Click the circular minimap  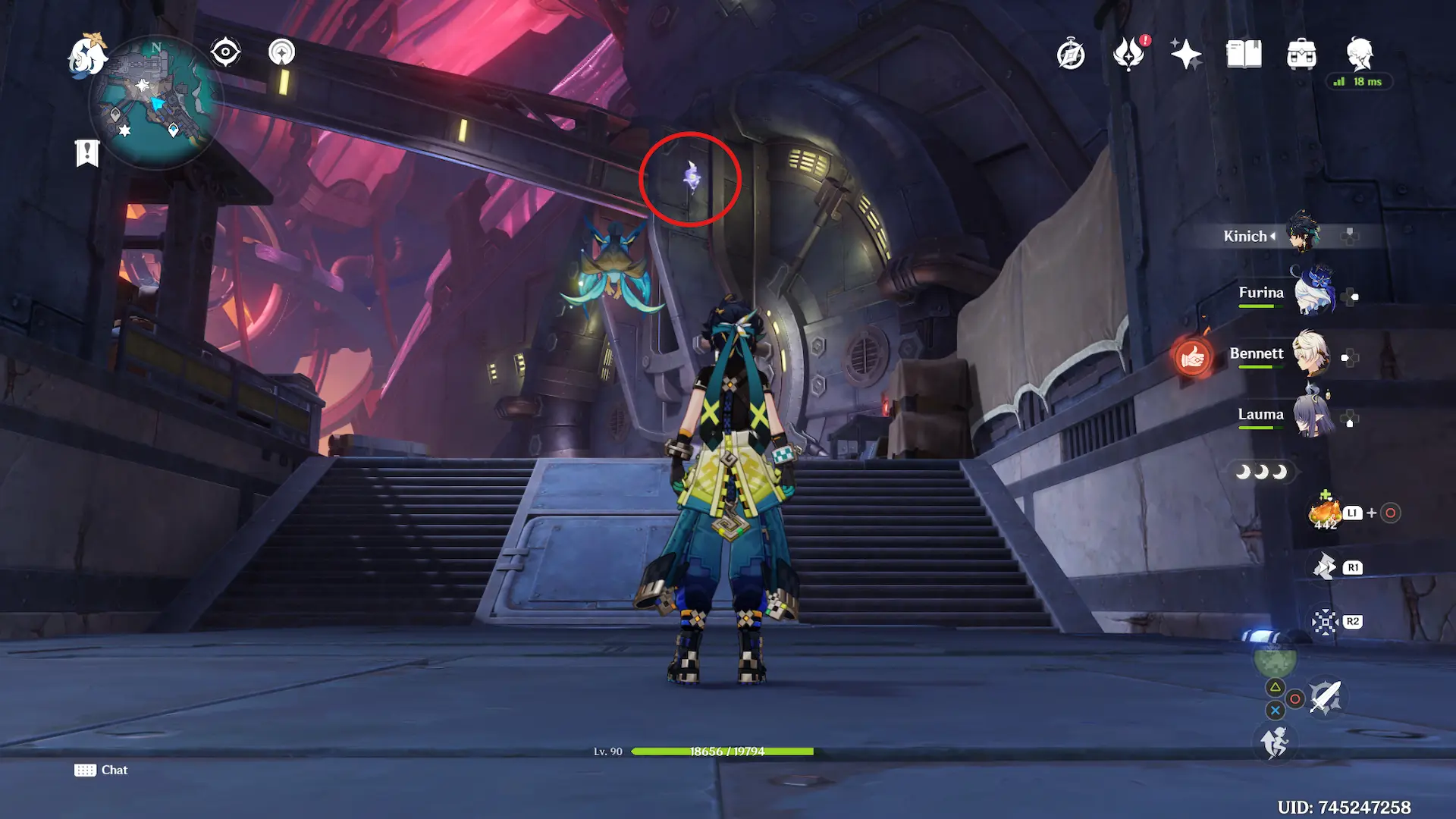click(x=155, y=102)
